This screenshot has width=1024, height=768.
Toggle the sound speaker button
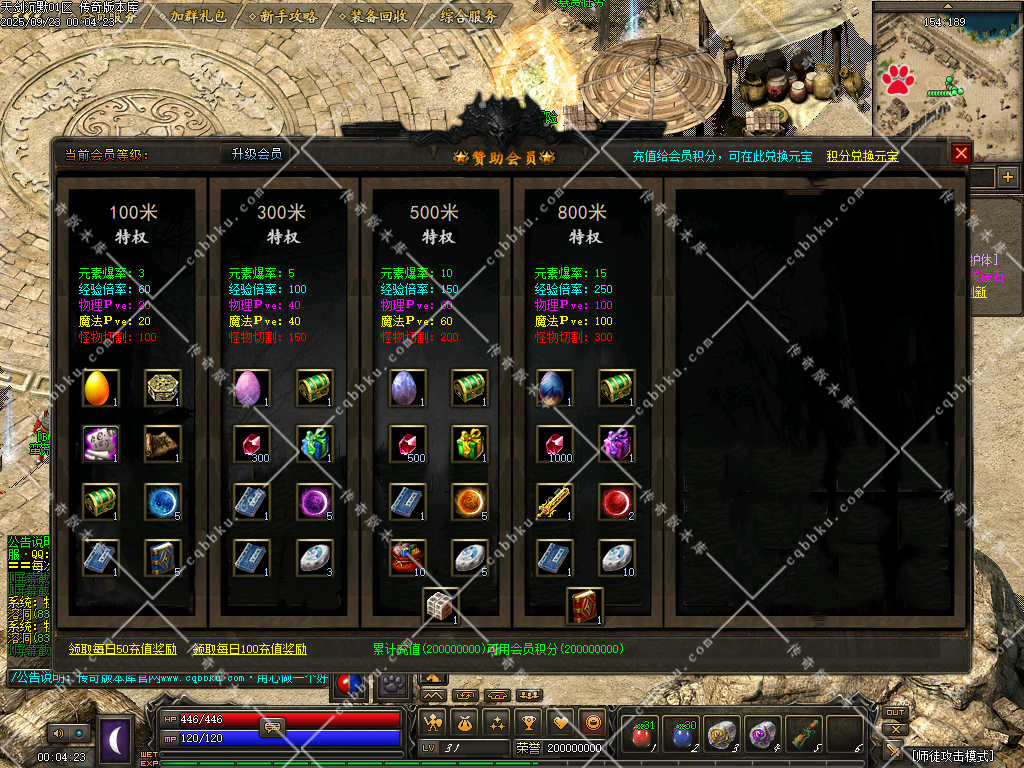tap(65, 733)
